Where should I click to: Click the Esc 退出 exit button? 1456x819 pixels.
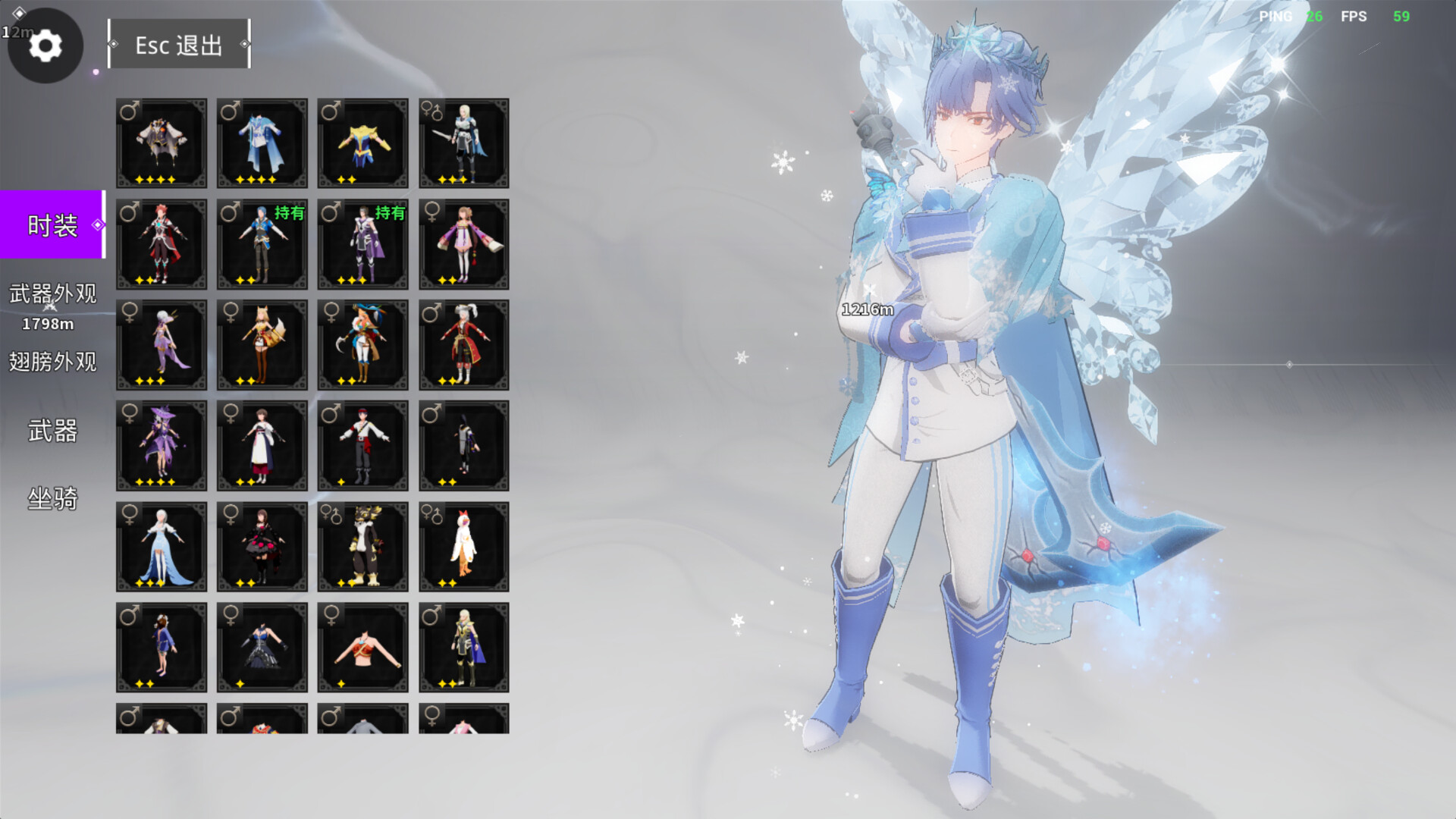tap(179, 45)
